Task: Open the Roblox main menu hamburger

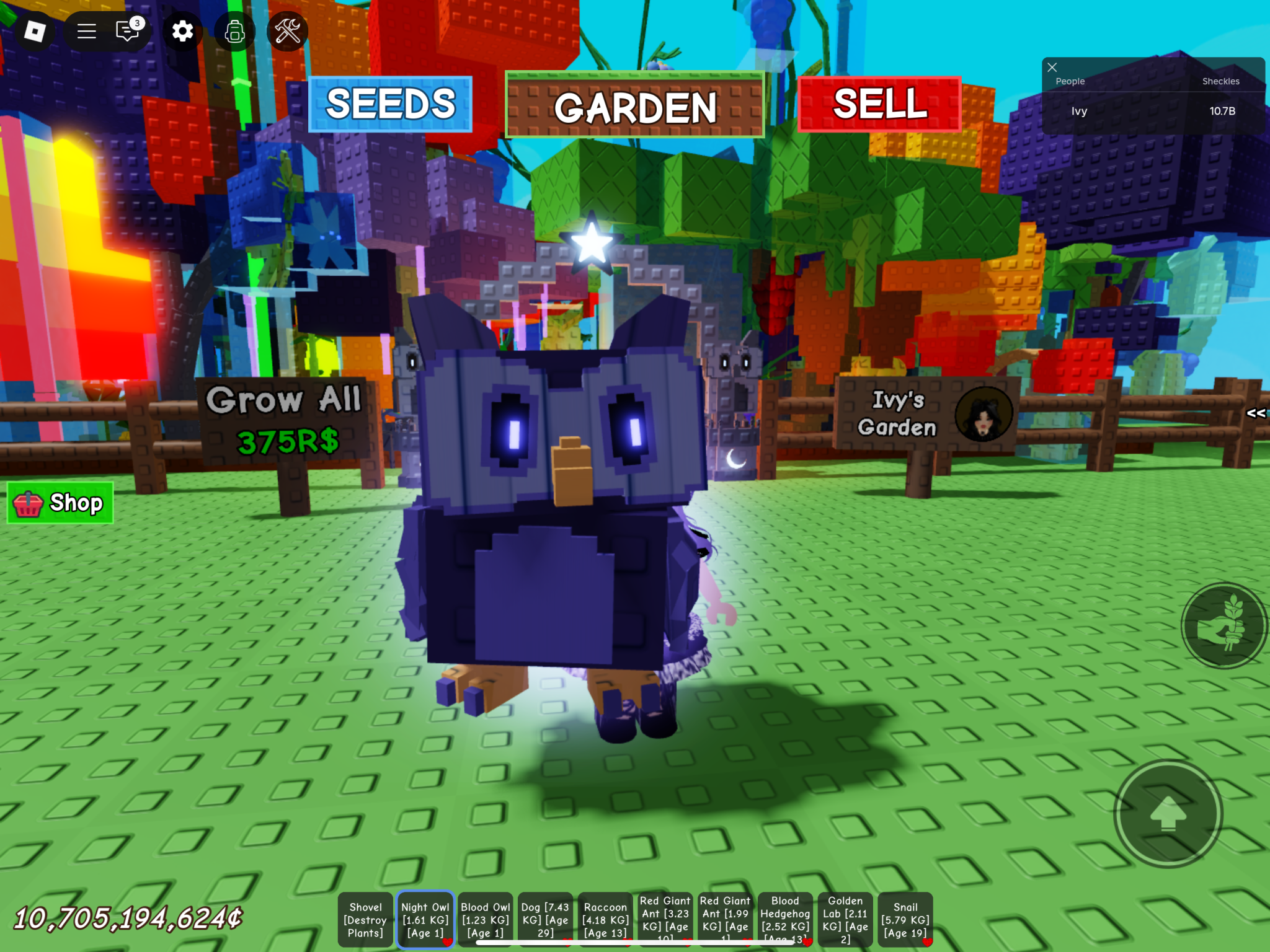Action: [x=86, y=30]
